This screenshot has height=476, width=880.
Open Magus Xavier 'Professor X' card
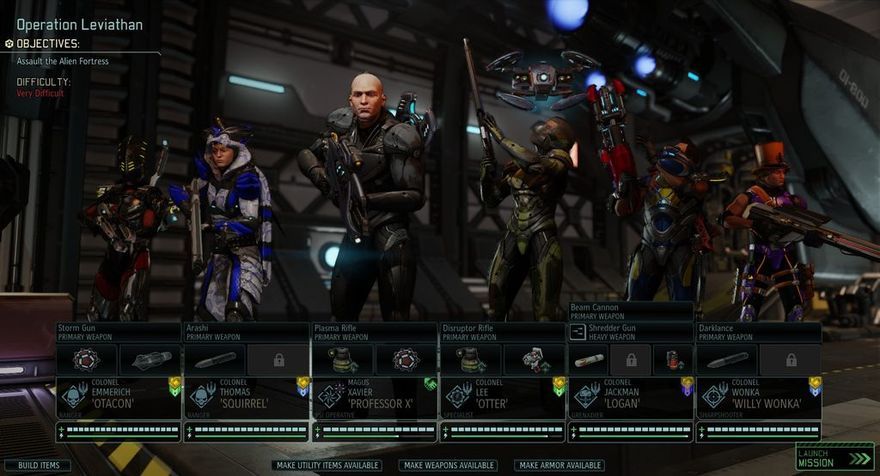[x=374, y=396]
